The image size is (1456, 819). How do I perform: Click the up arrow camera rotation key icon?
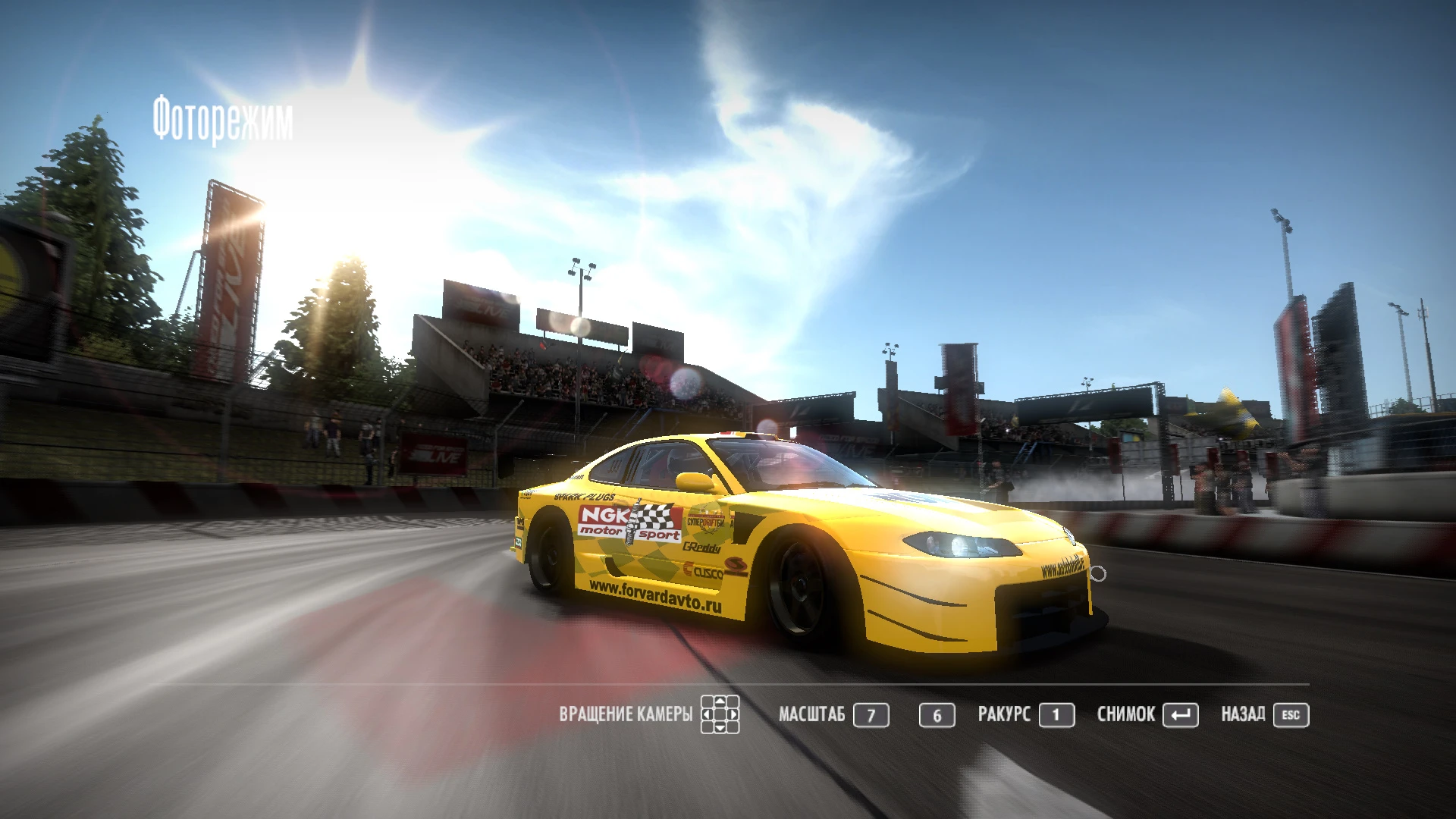[x=720, y=701]
